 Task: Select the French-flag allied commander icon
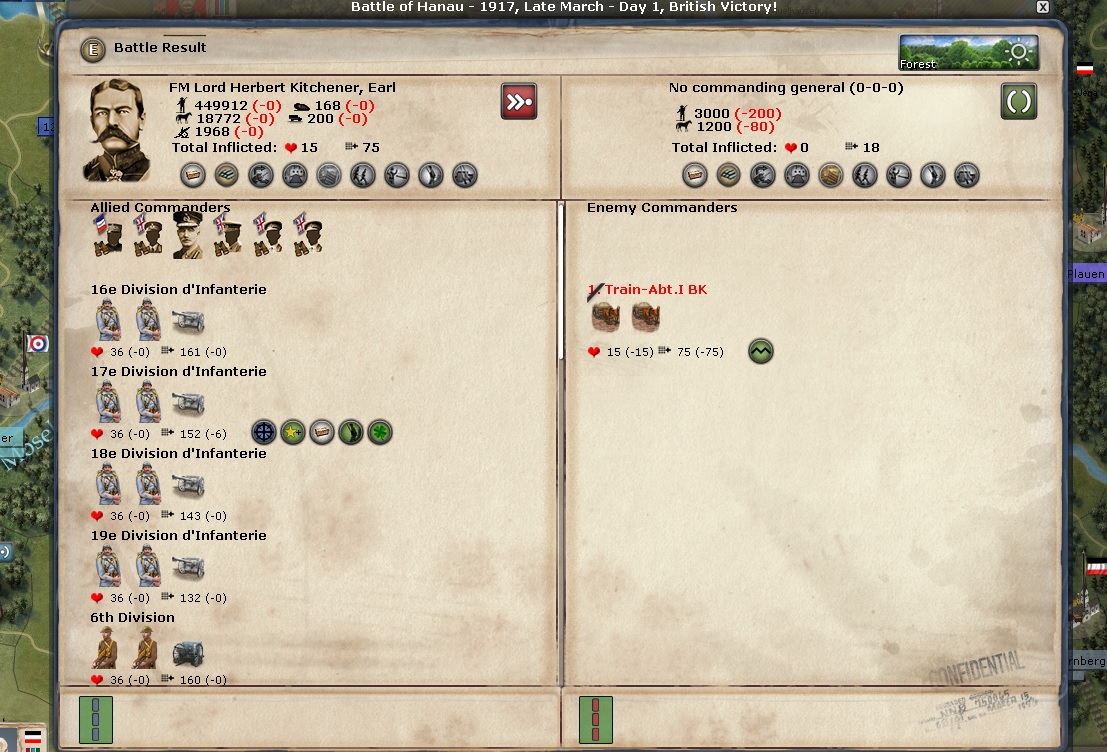107,235
